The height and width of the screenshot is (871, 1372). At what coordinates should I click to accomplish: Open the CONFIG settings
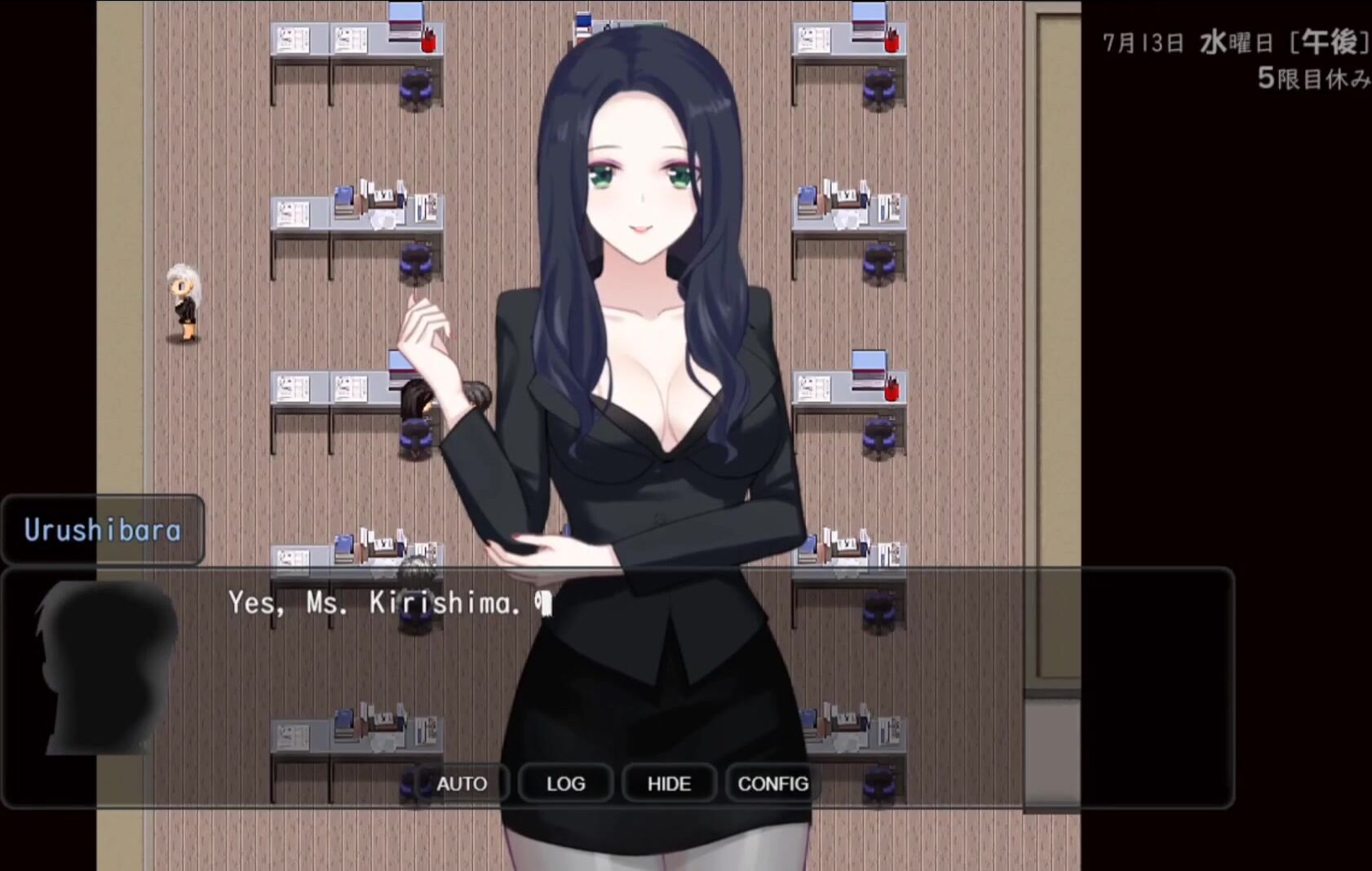[x=772, y=784]
